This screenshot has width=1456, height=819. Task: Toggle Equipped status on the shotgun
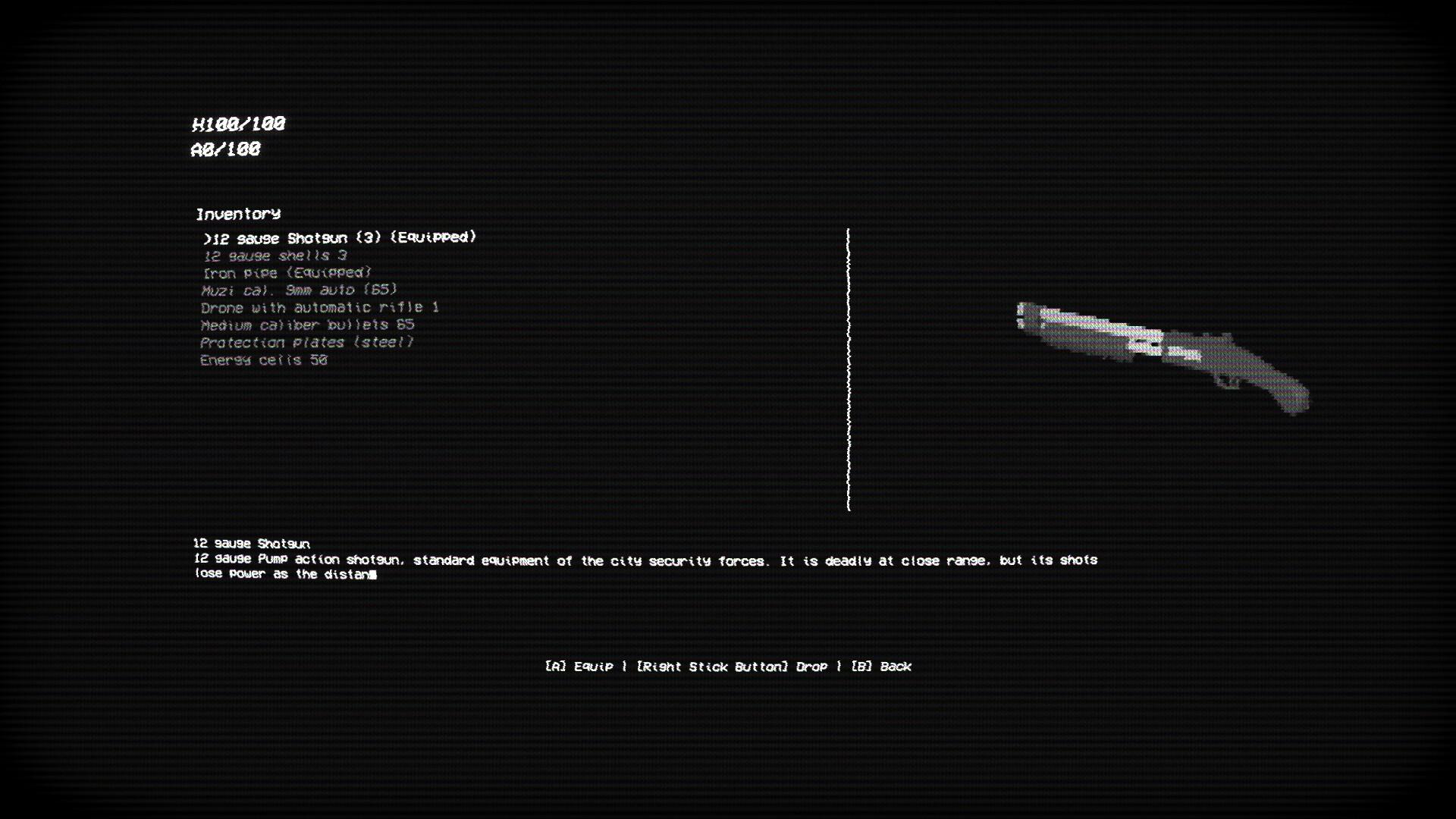pyautogui.click(x=431, y=237)
